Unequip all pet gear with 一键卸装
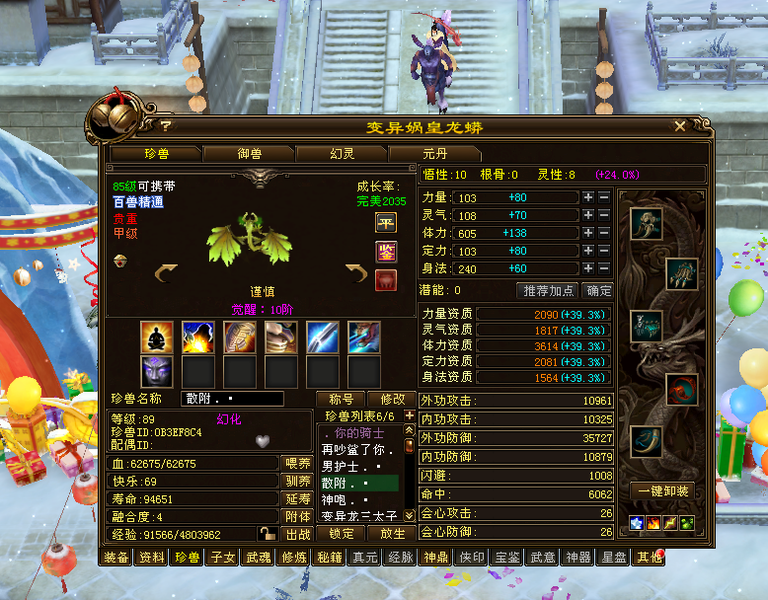This screenshot has height=600, width=768. click(x=661, y=491)
